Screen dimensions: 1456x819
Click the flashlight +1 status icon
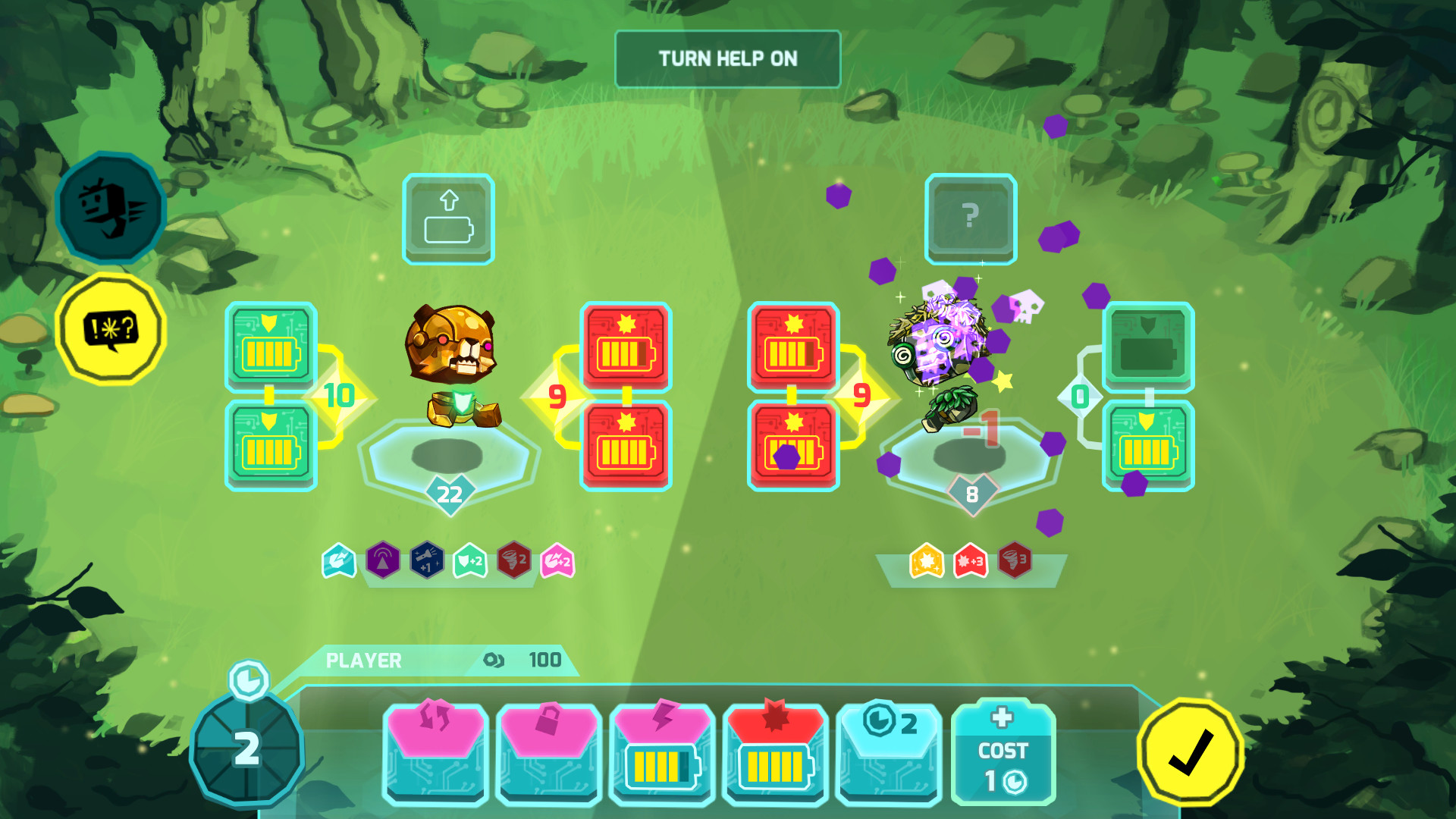tap(427, 563)
